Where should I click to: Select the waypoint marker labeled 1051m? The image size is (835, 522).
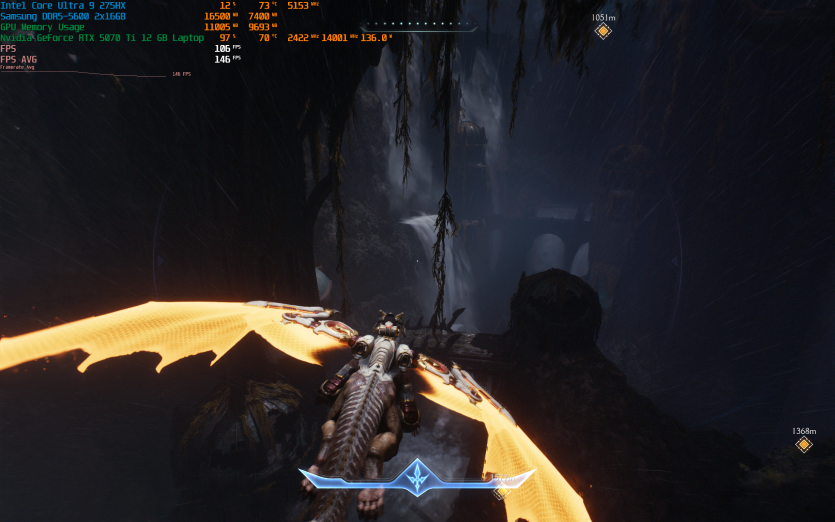pyautogui.click(x=602, y=31)
